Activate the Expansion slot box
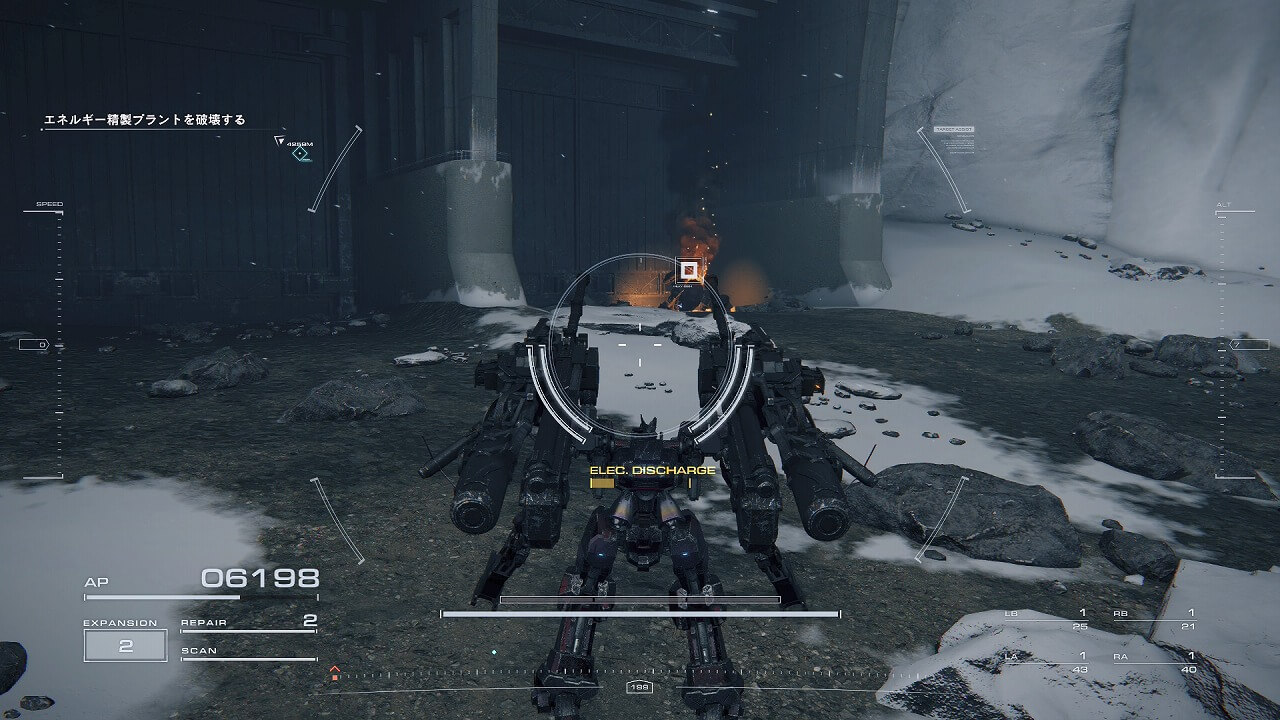The height and width of the screenshot is (720, 1280). [125, 645]
